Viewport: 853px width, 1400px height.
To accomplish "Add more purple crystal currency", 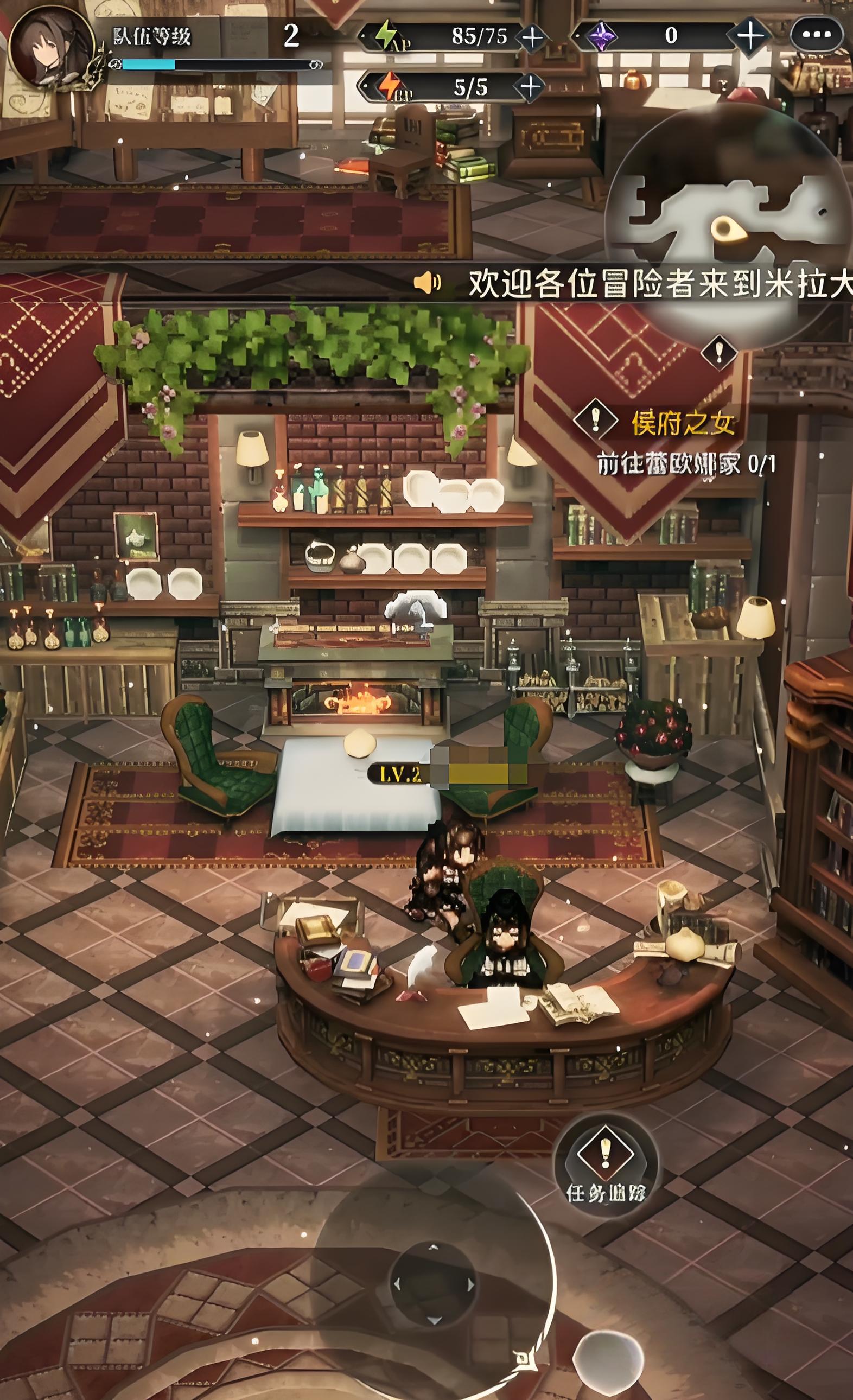I will [x=750, y=36].
